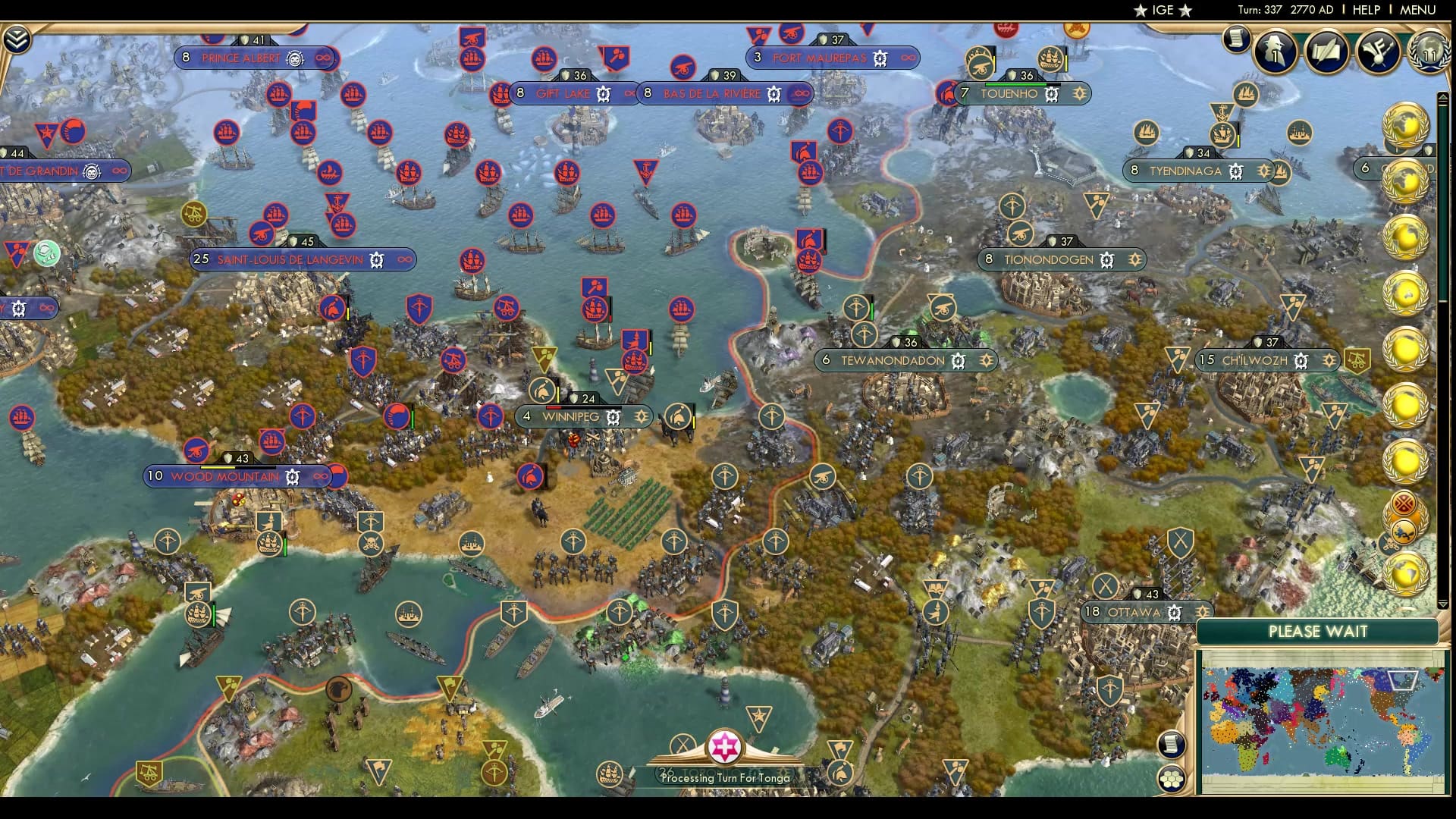The width and height of the screenshot is (1456, 819).
Task: Click HELP in the top bar
Action: click(x=1365, y=10)
